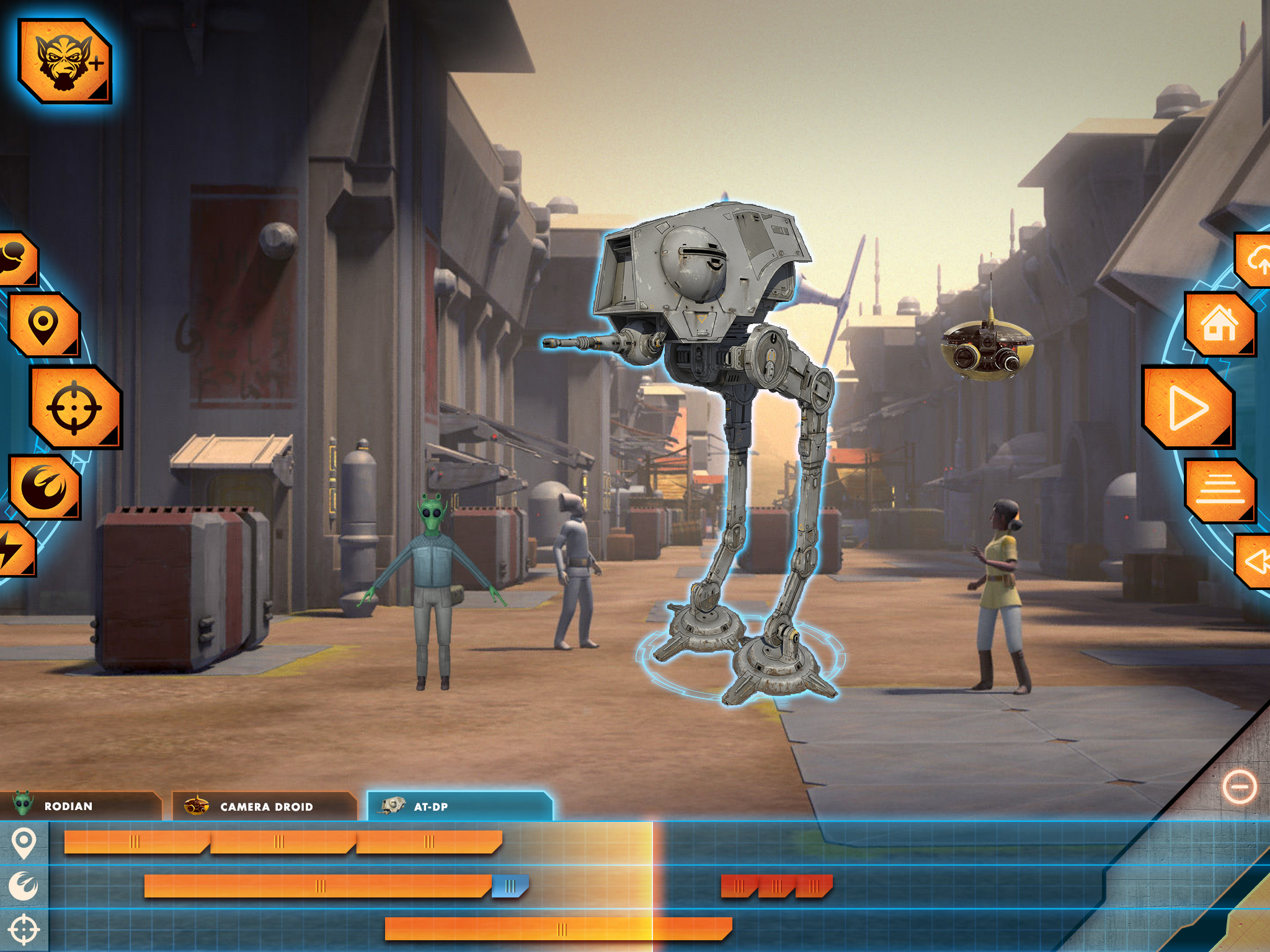1270x952 pixels.
Task: Play the scene animation
Action: (1187, 407)
